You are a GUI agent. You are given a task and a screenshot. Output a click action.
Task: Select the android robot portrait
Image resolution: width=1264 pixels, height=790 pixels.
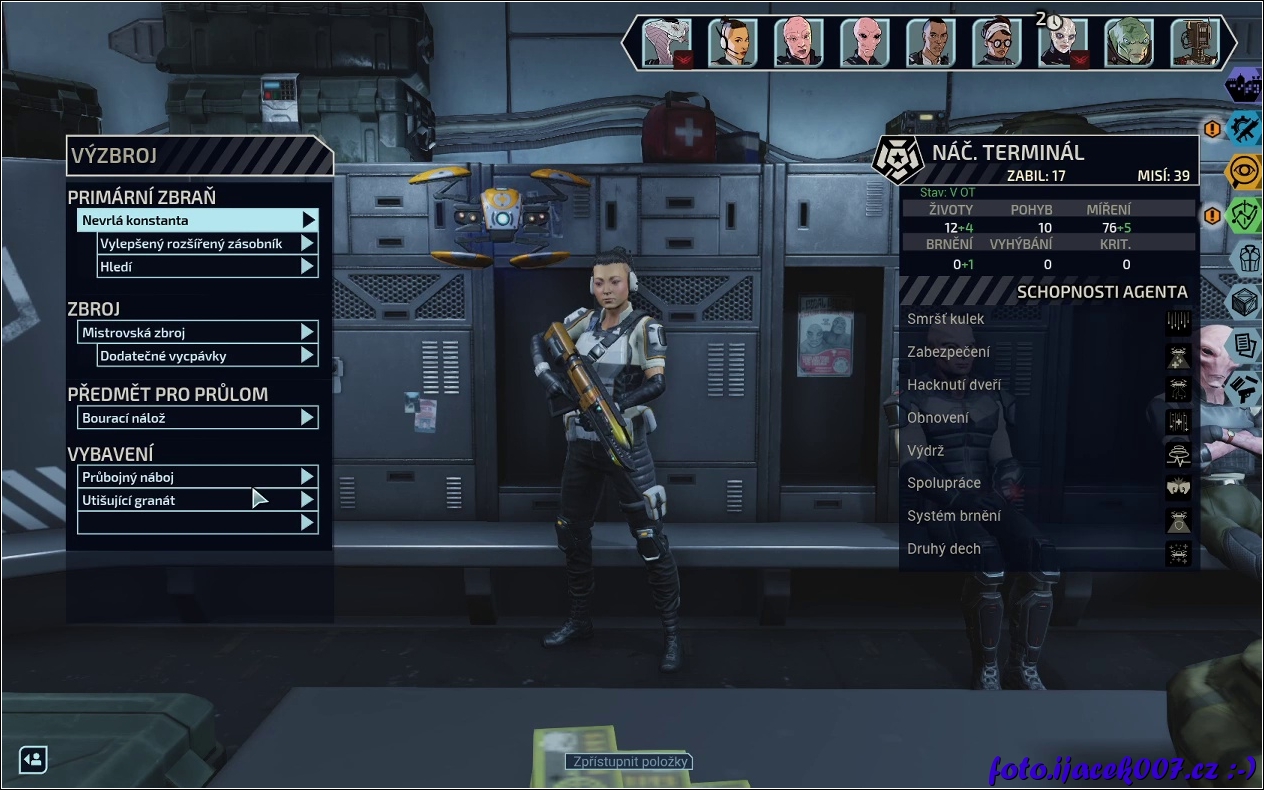[1195, 42]
